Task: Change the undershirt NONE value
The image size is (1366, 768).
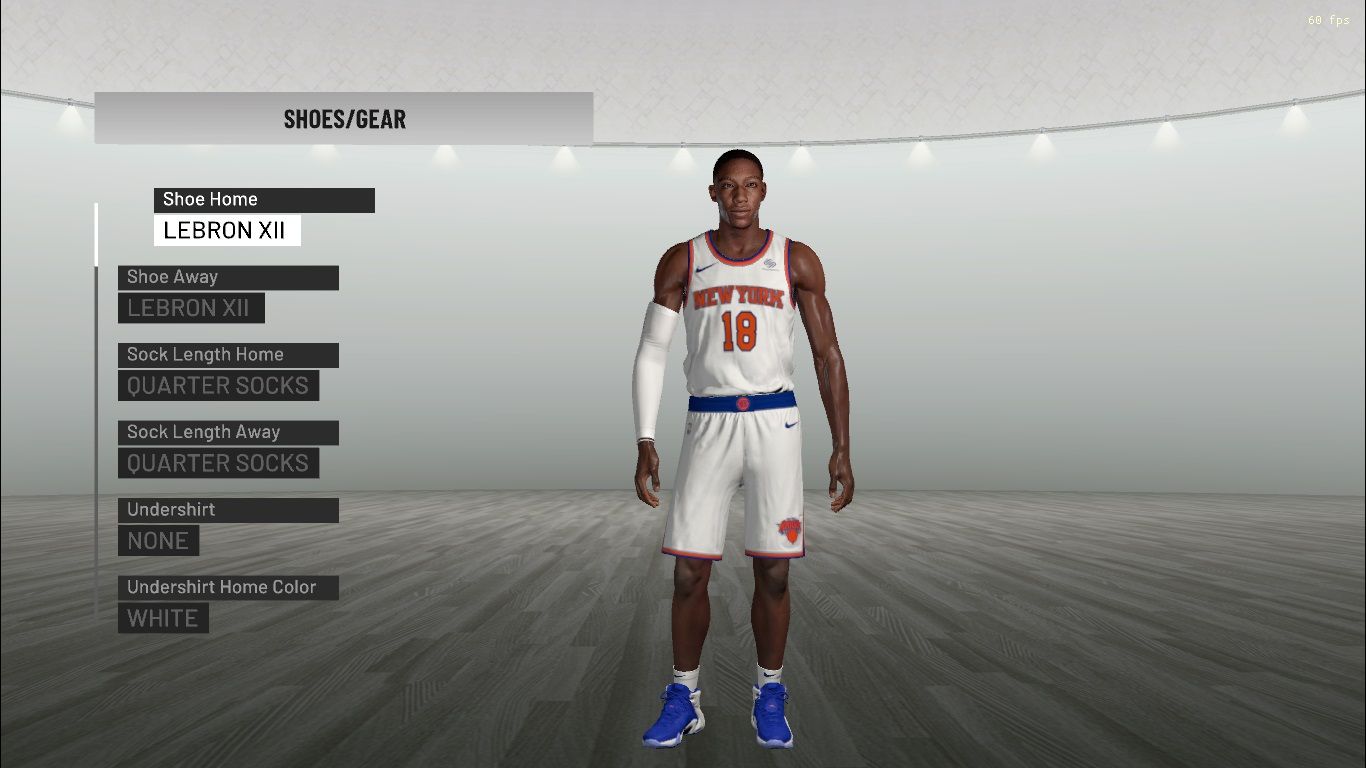Action: [158, 541]
